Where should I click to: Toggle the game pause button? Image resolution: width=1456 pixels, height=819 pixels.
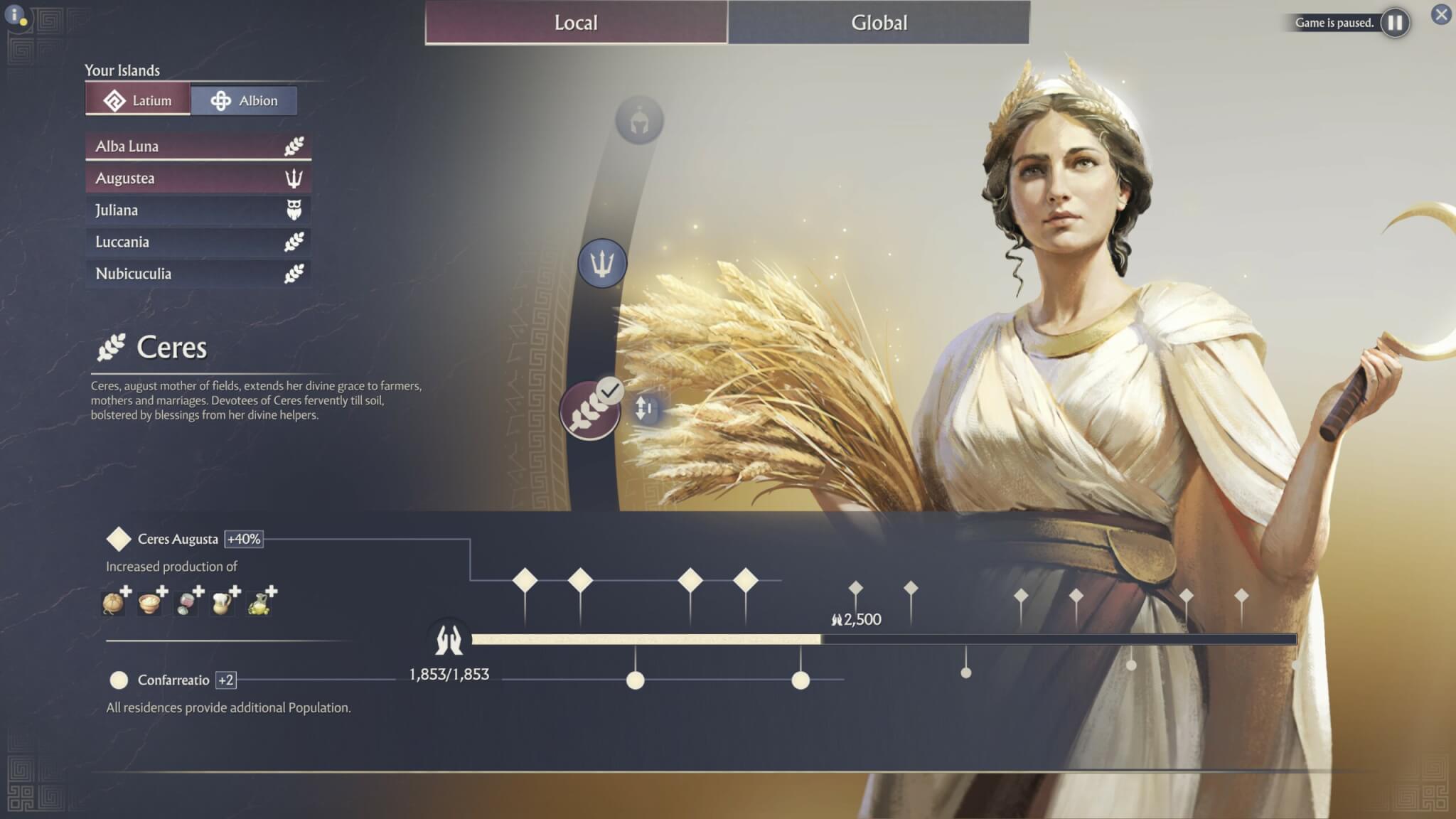[x=1395, y=23]
